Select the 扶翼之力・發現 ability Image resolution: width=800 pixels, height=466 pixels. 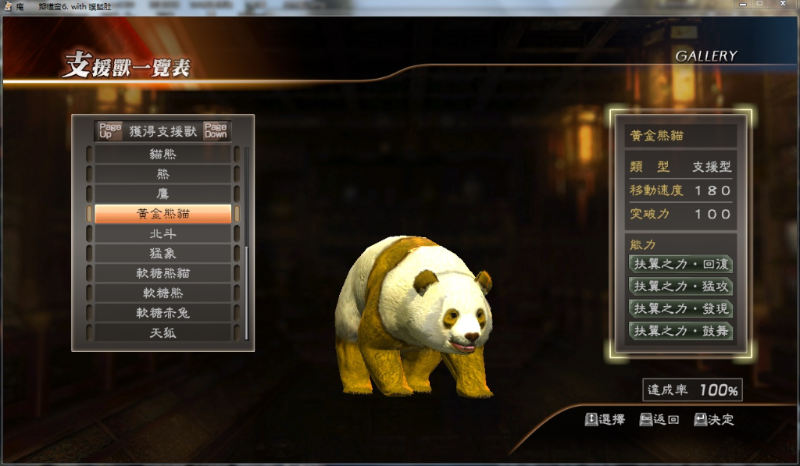click(680, 309)
